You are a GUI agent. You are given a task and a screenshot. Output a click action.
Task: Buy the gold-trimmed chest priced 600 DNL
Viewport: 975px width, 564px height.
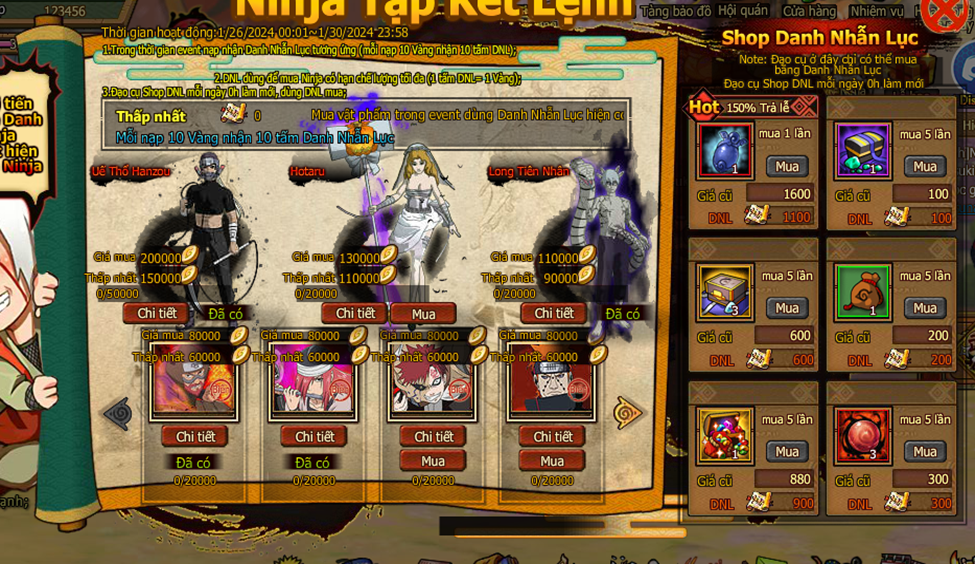pyautogui.click(x=787, y=308)
